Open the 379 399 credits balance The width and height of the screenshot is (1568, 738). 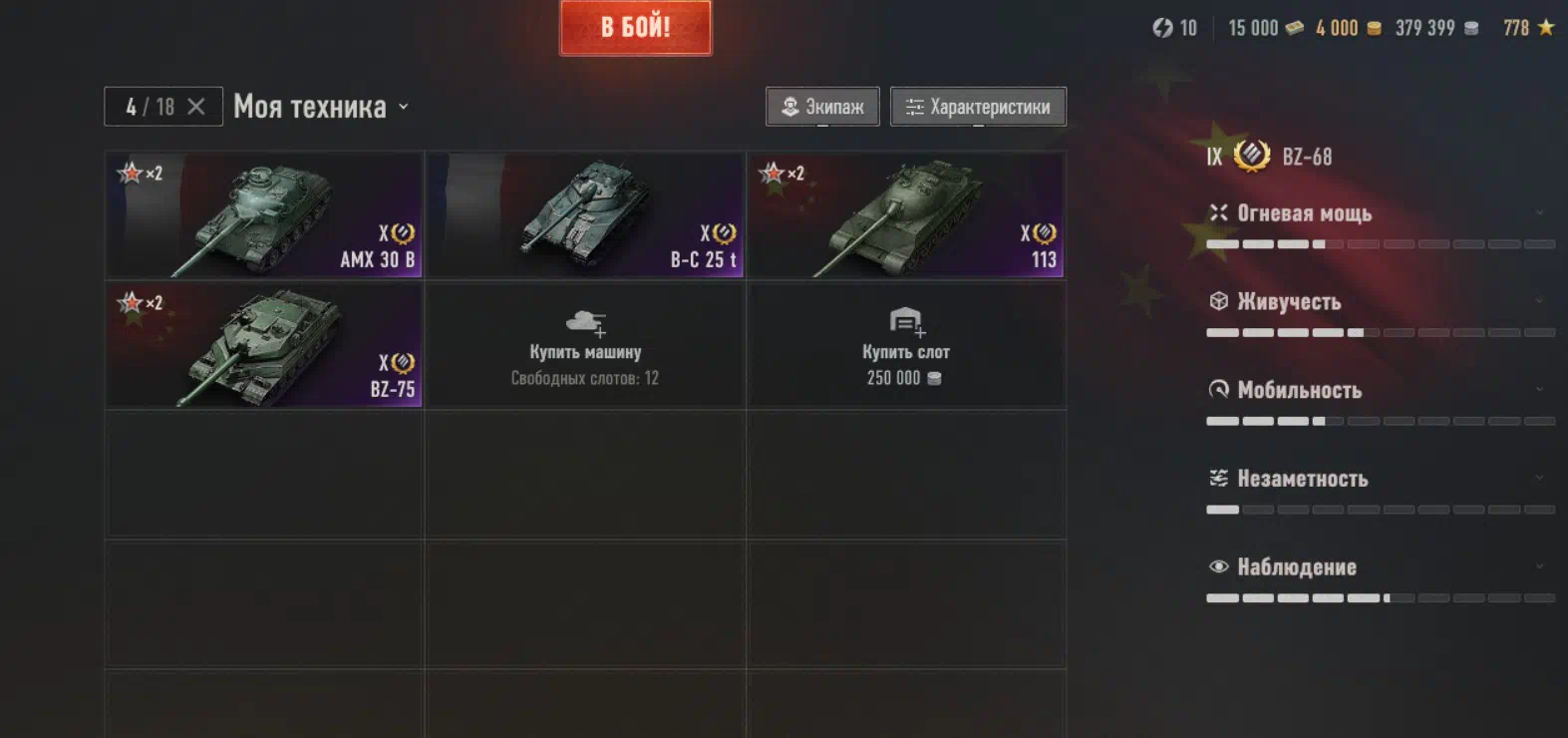(1436, 28)
